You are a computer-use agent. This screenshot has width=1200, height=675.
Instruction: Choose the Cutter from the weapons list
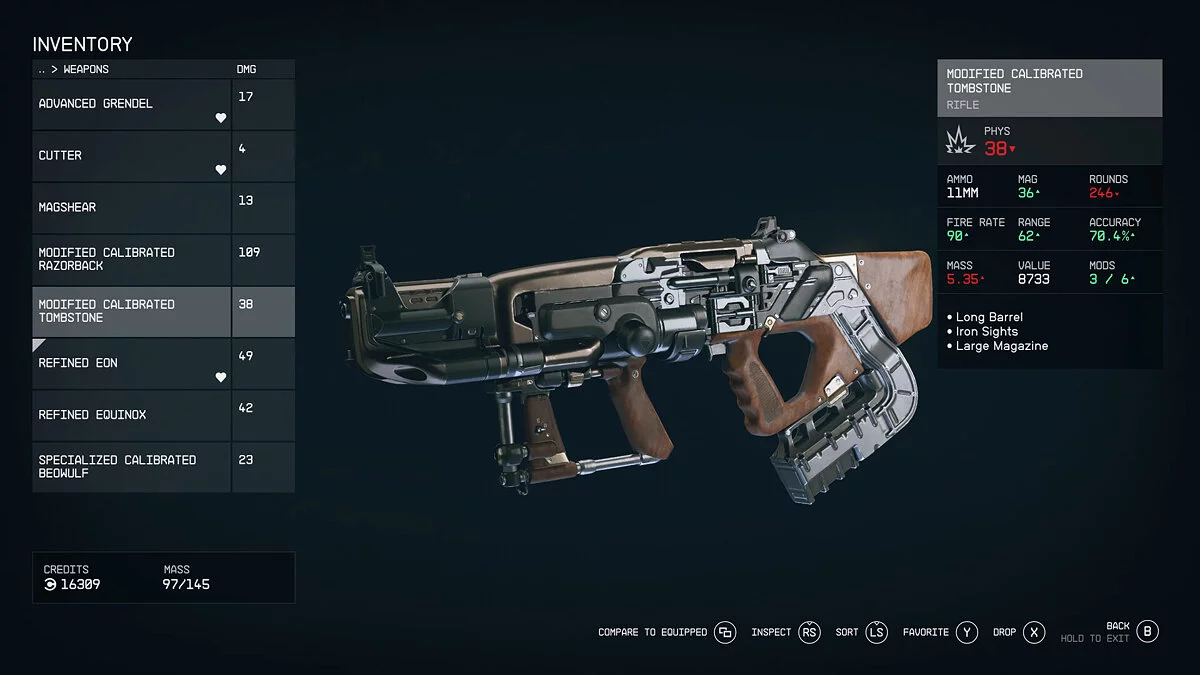pos(131,156)
